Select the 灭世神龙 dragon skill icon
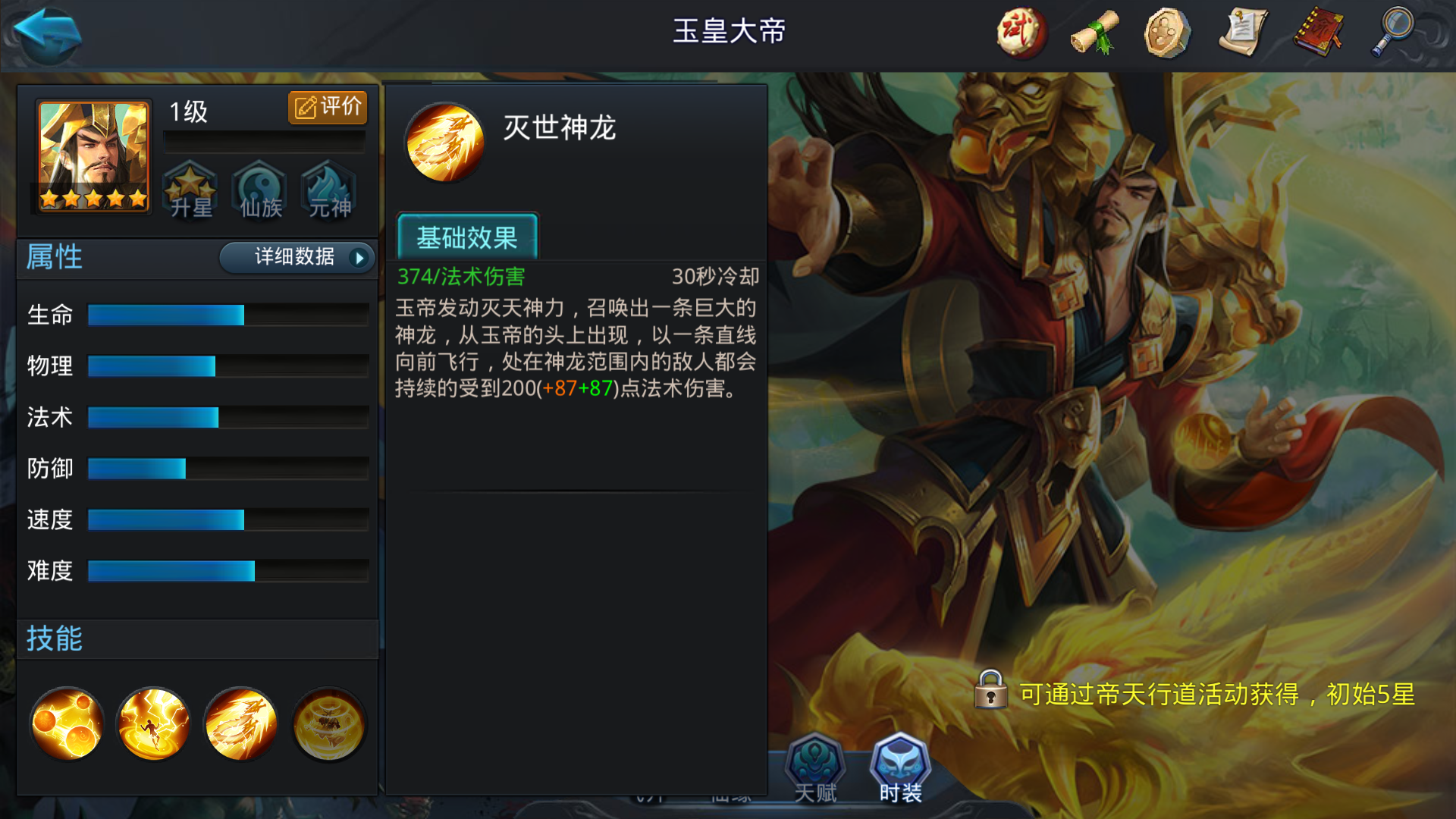The image size is (1456, 819). [x=240, y=724]
